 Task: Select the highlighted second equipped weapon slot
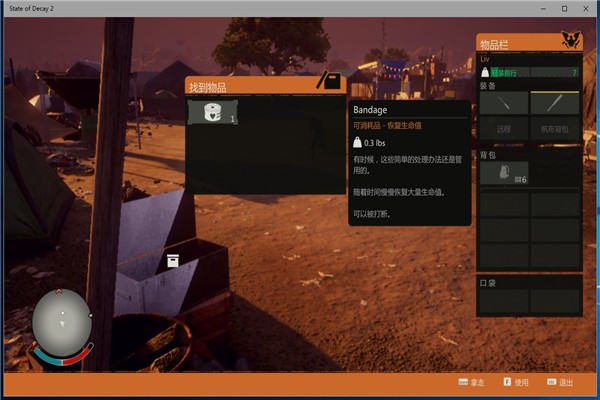click(554, 103)
